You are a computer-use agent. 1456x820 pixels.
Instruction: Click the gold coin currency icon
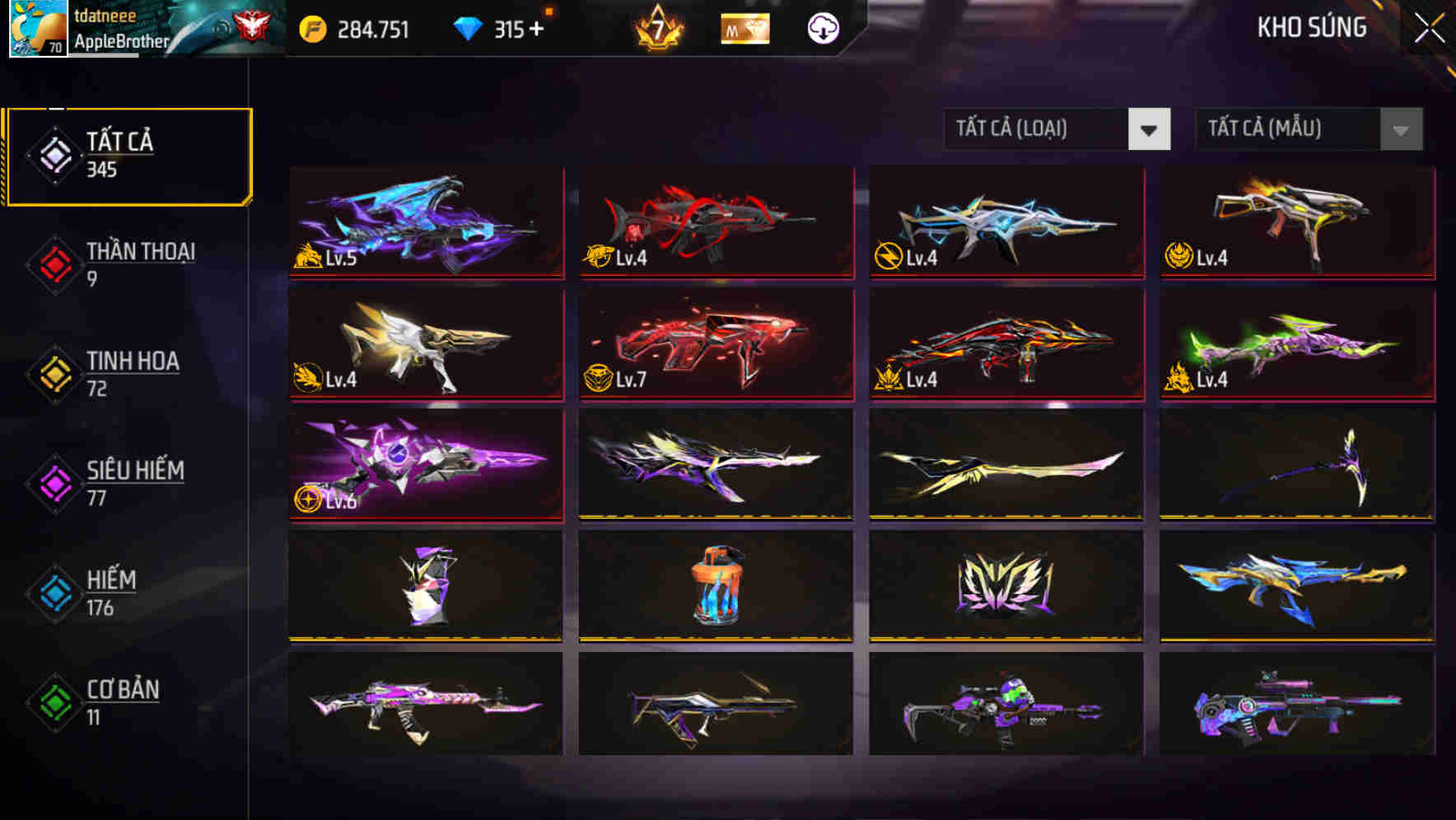point(309,27)
